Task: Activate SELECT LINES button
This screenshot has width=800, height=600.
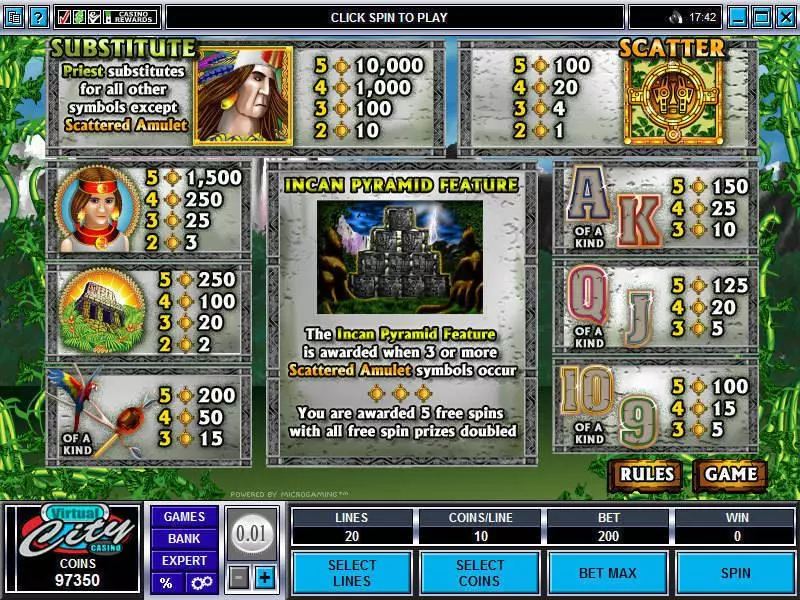Action: pyautogui.click(x=352, y=573)
